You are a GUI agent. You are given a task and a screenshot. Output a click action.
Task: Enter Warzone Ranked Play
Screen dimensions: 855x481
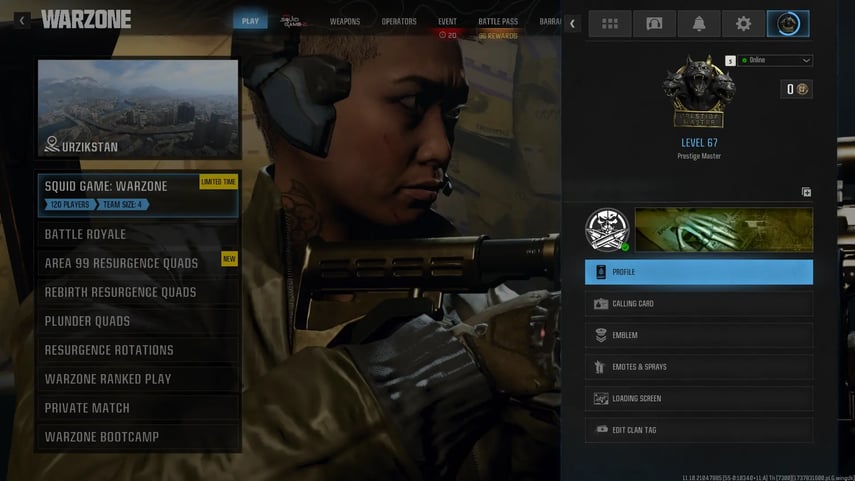pos(137,379)
